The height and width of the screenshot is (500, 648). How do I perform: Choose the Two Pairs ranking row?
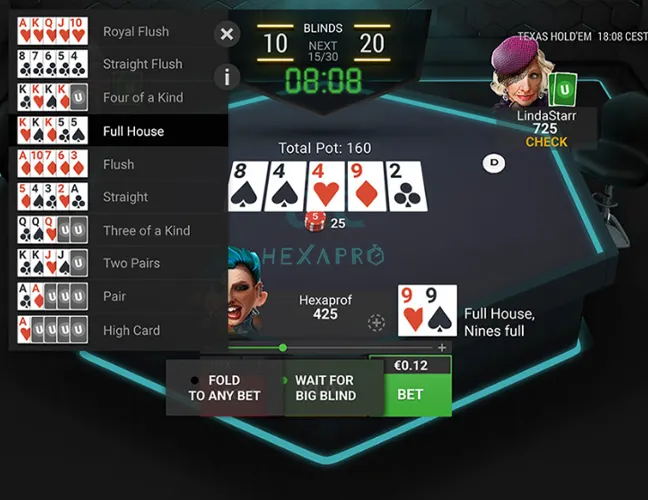118,263
